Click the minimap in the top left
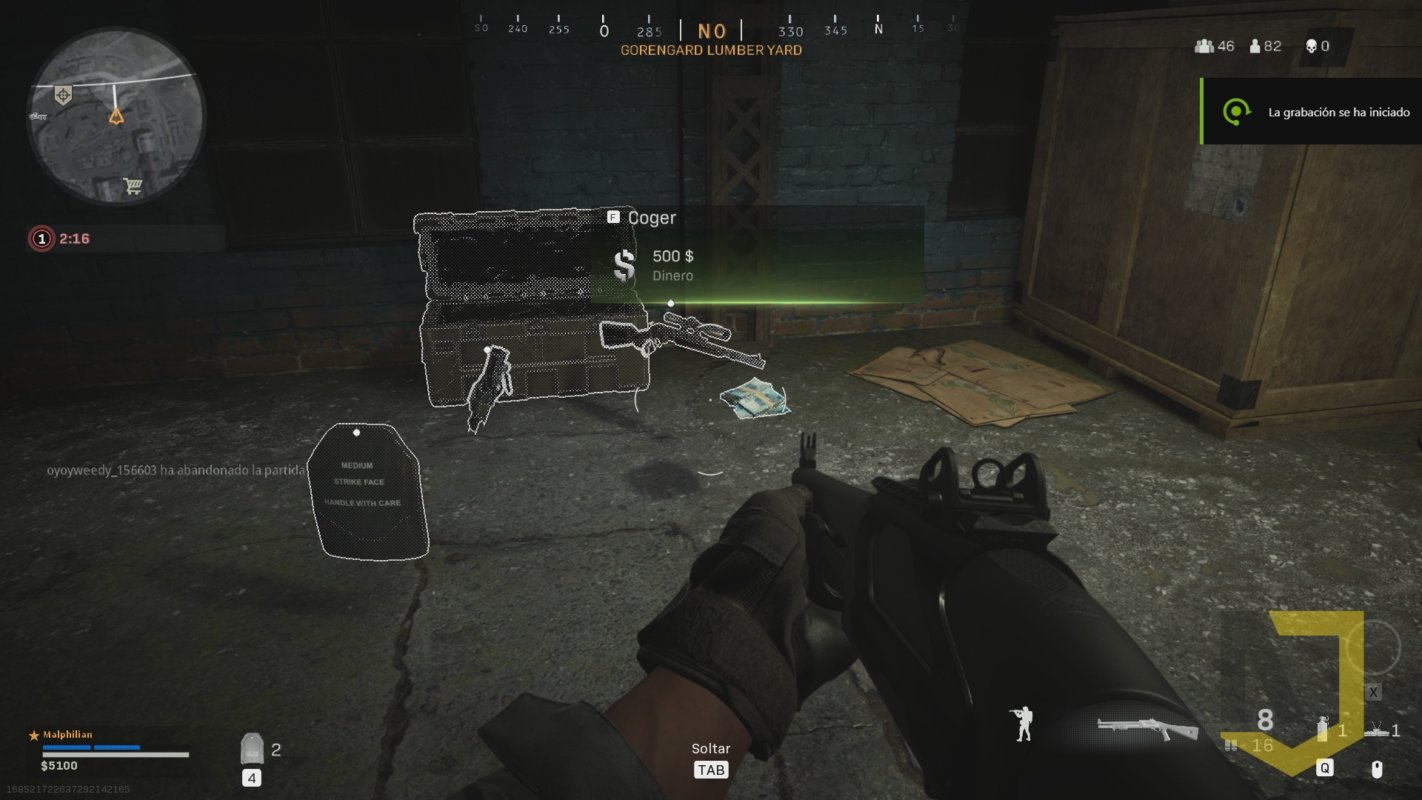Screen dimensions: 1422x800 (x=115, y=115)
